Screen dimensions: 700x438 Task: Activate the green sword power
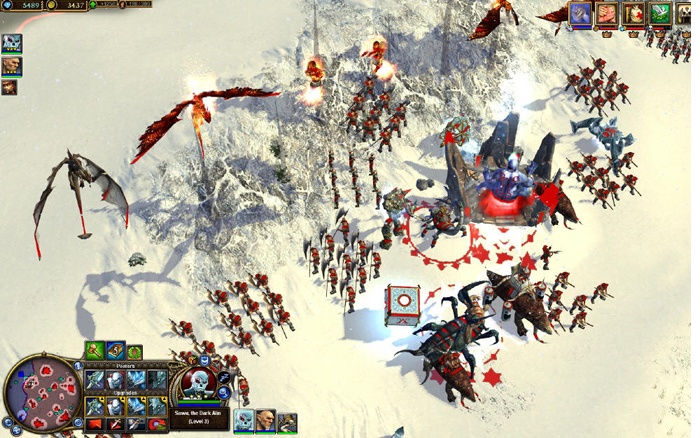click(x=658, y=13)
